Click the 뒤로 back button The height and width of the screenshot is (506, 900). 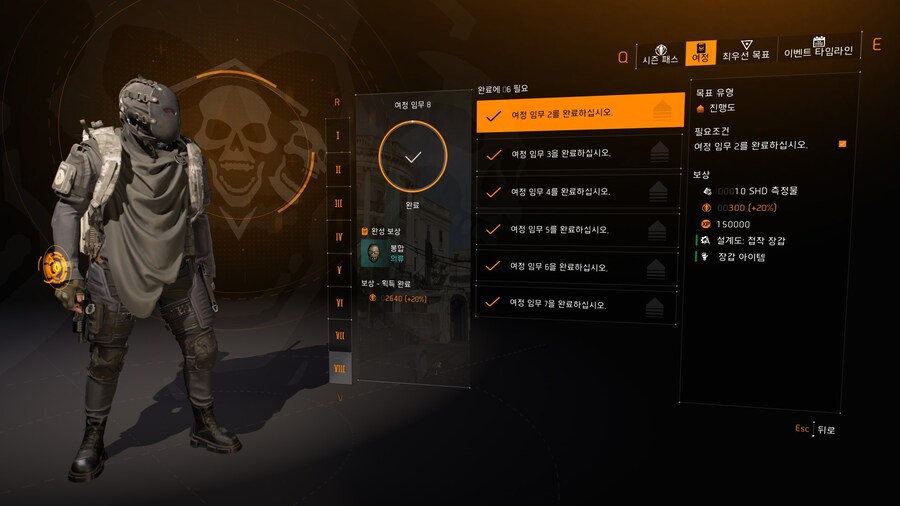coord(824,429)
